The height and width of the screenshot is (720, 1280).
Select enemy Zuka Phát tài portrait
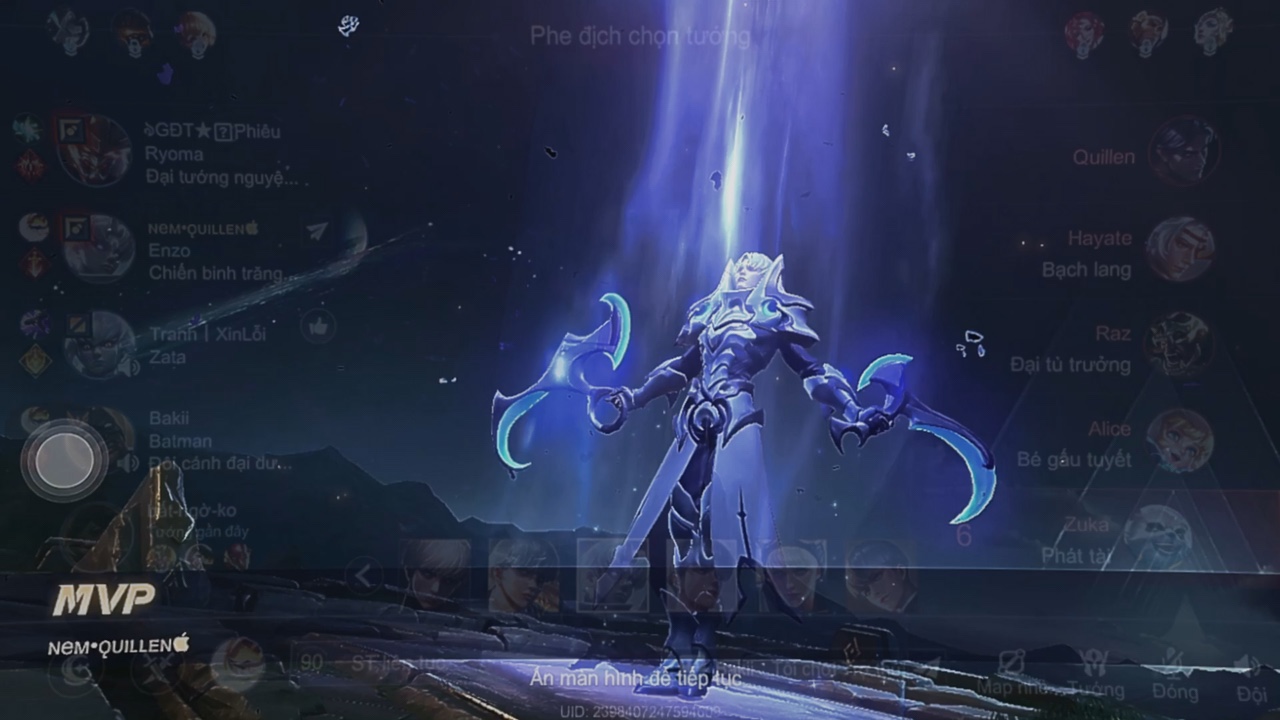click(1157, 537)
